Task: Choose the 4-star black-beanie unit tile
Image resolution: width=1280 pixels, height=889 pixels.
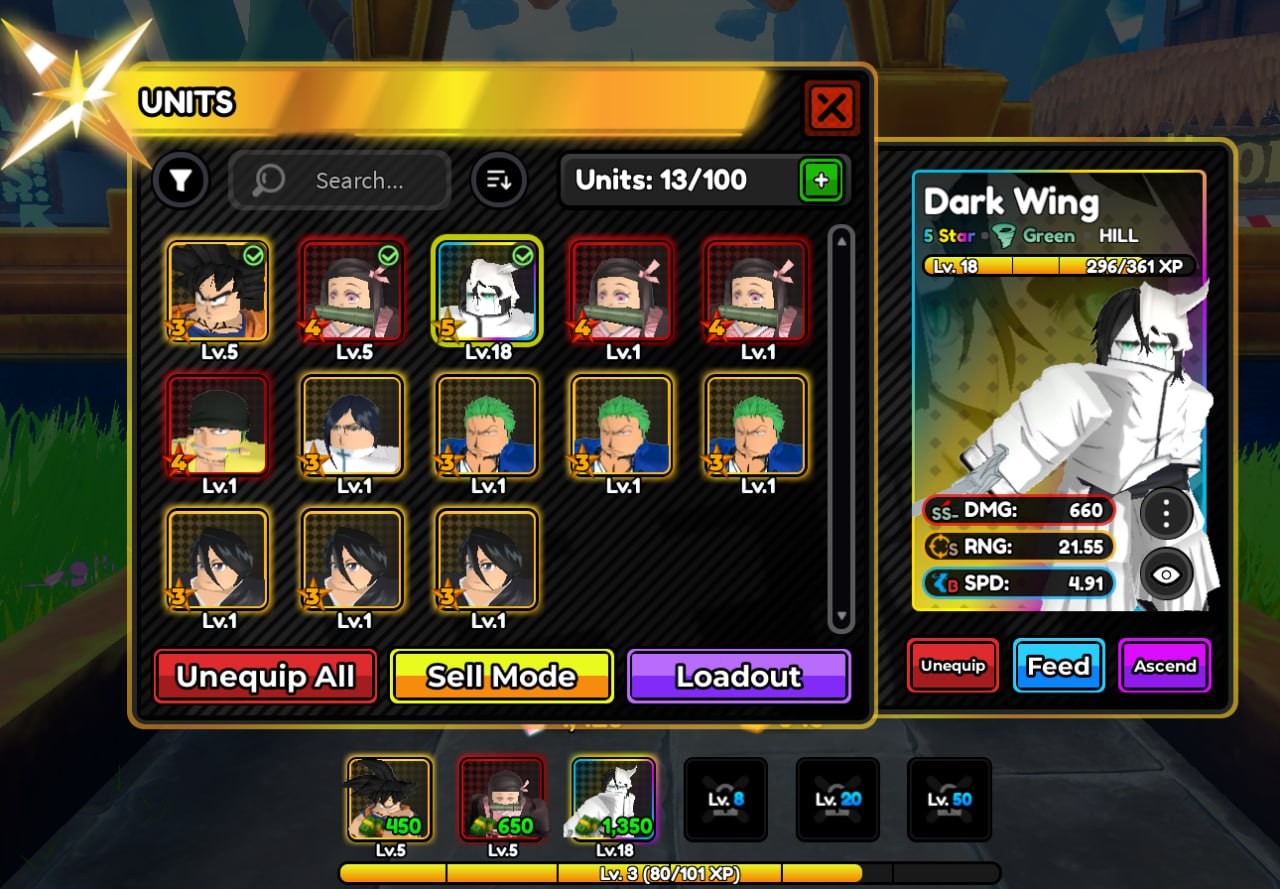Action: click(218, 426)
